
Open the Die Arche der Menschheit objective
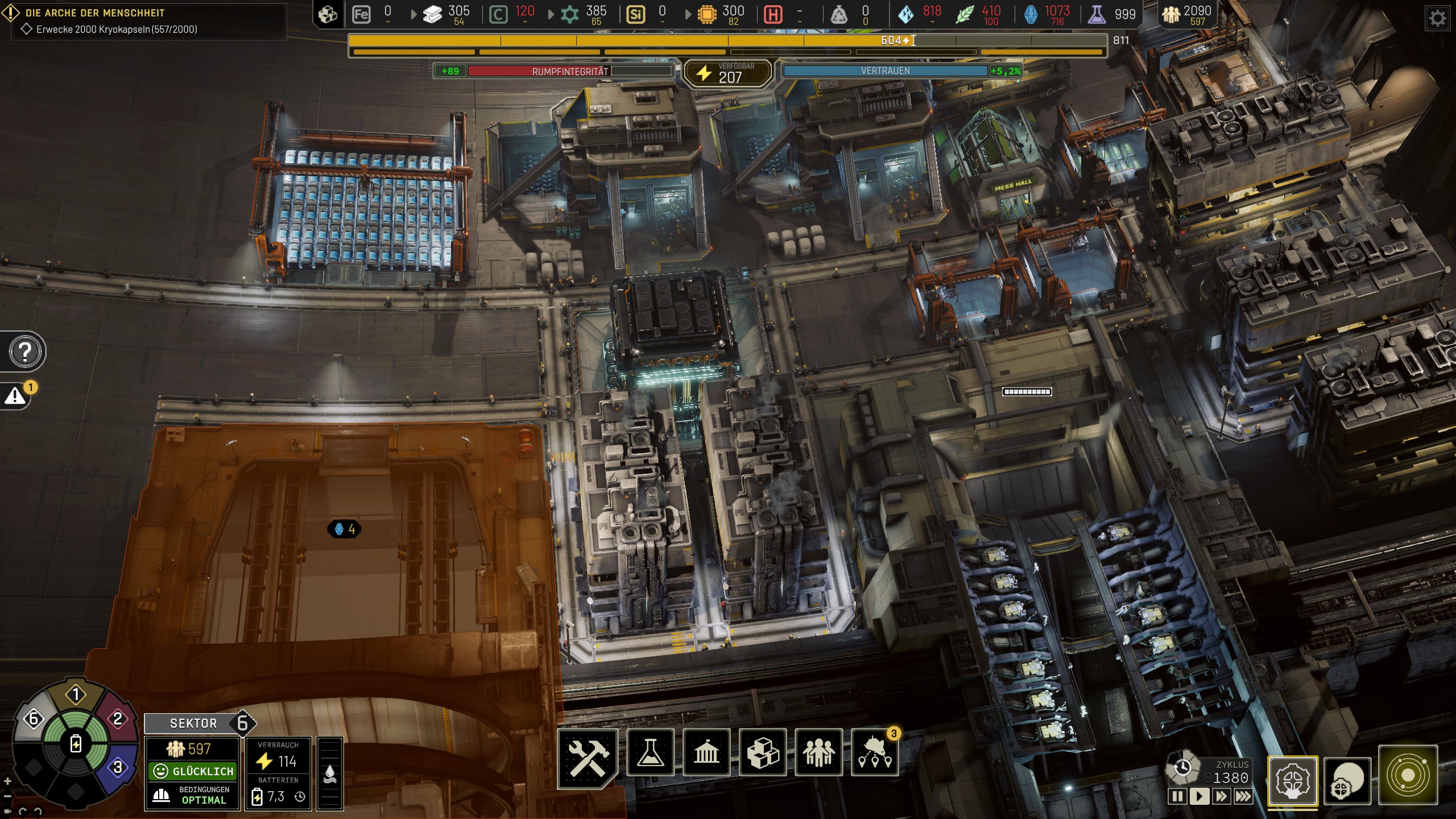pos(95,13)
